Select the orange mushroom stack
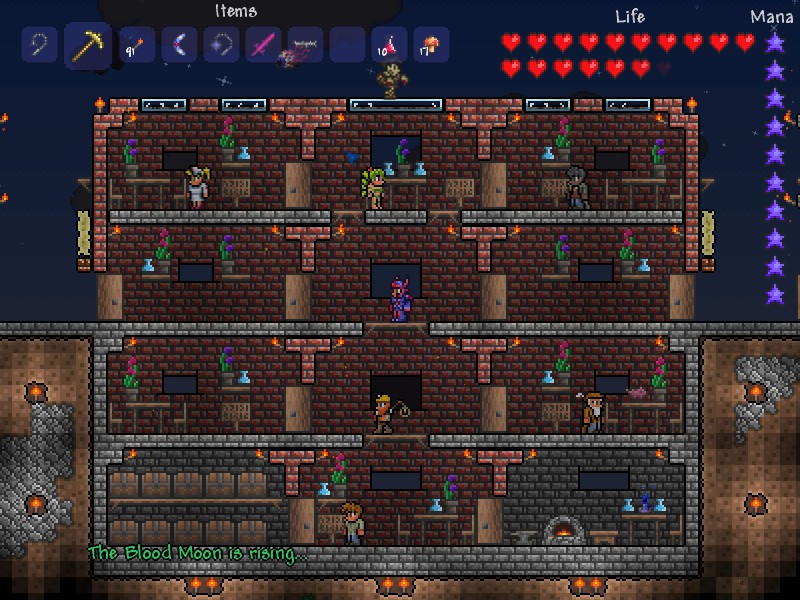The width and height of the screenshot is (800, 600). click(x=432, y=45)
